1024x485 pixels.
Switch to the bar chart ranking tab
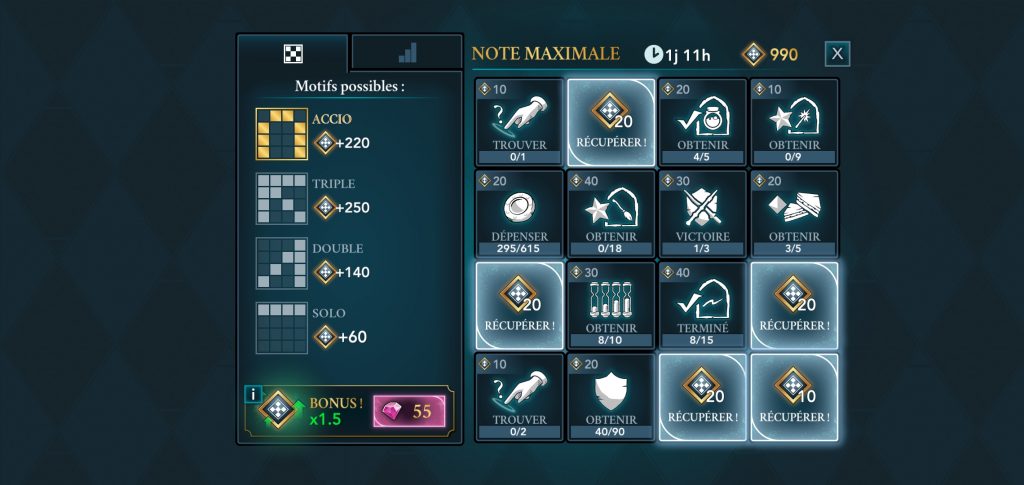coord(406,53)
